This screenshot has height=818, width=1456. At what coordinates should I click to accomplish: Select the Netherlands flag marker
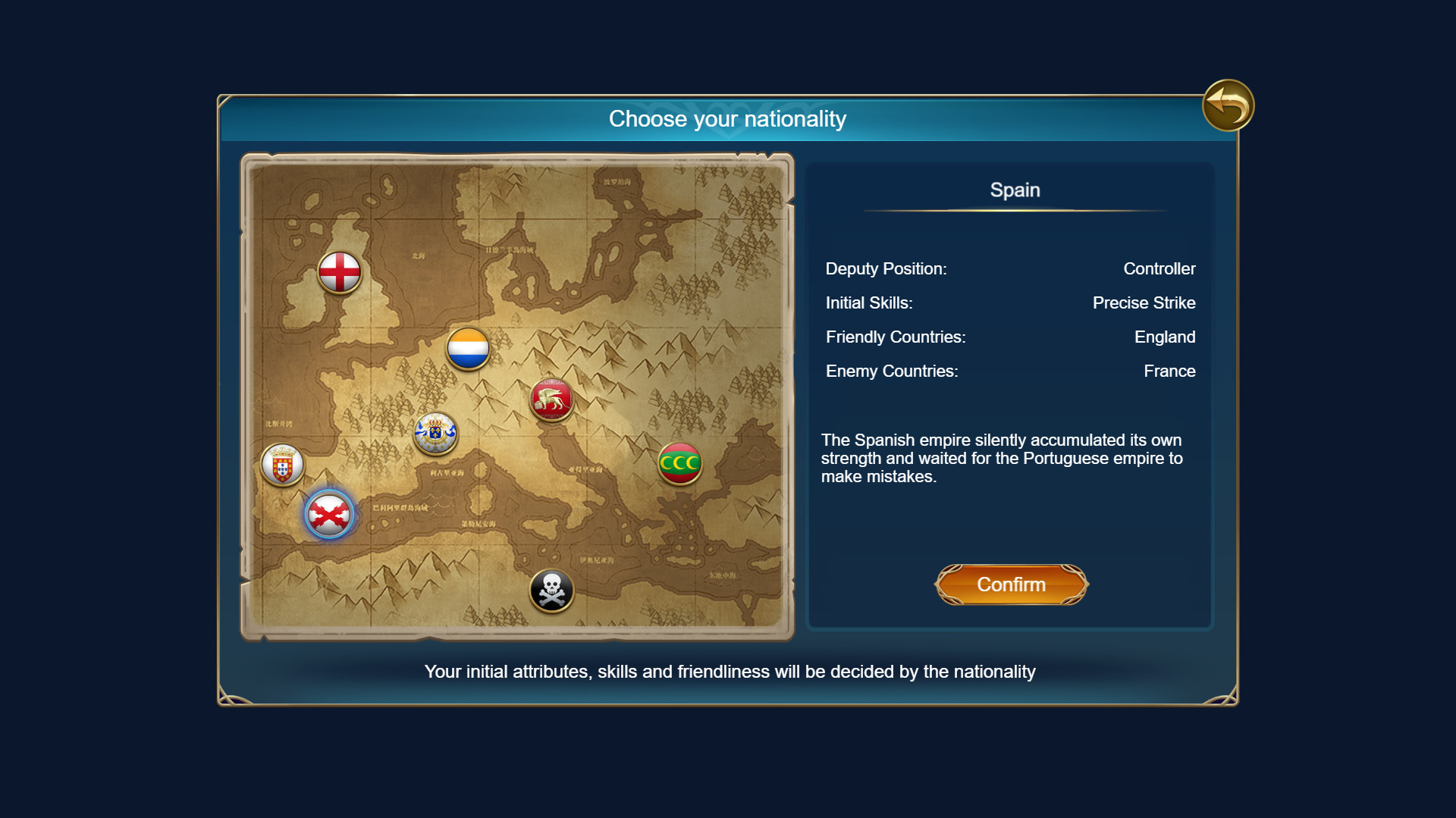click(x=468, y=349)
